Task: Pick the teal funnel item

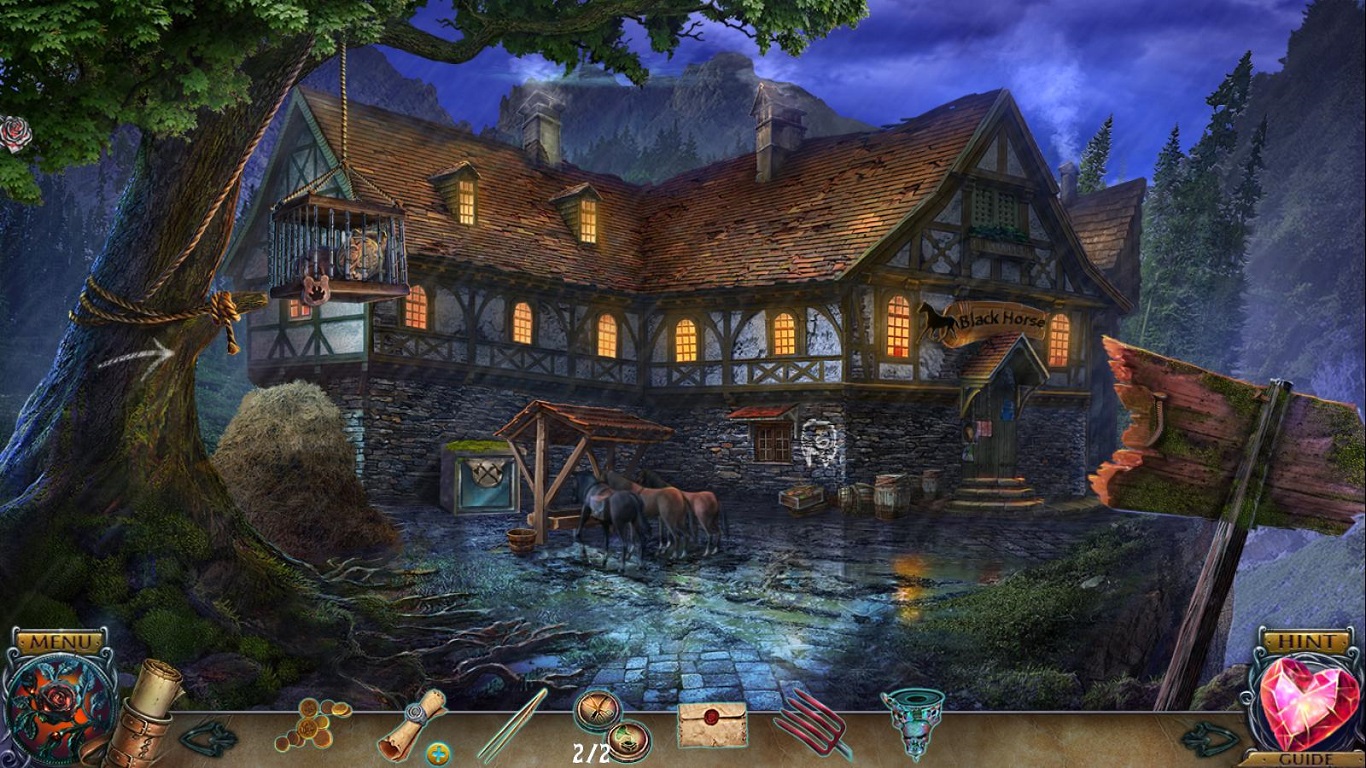Action: coord(912,724)
